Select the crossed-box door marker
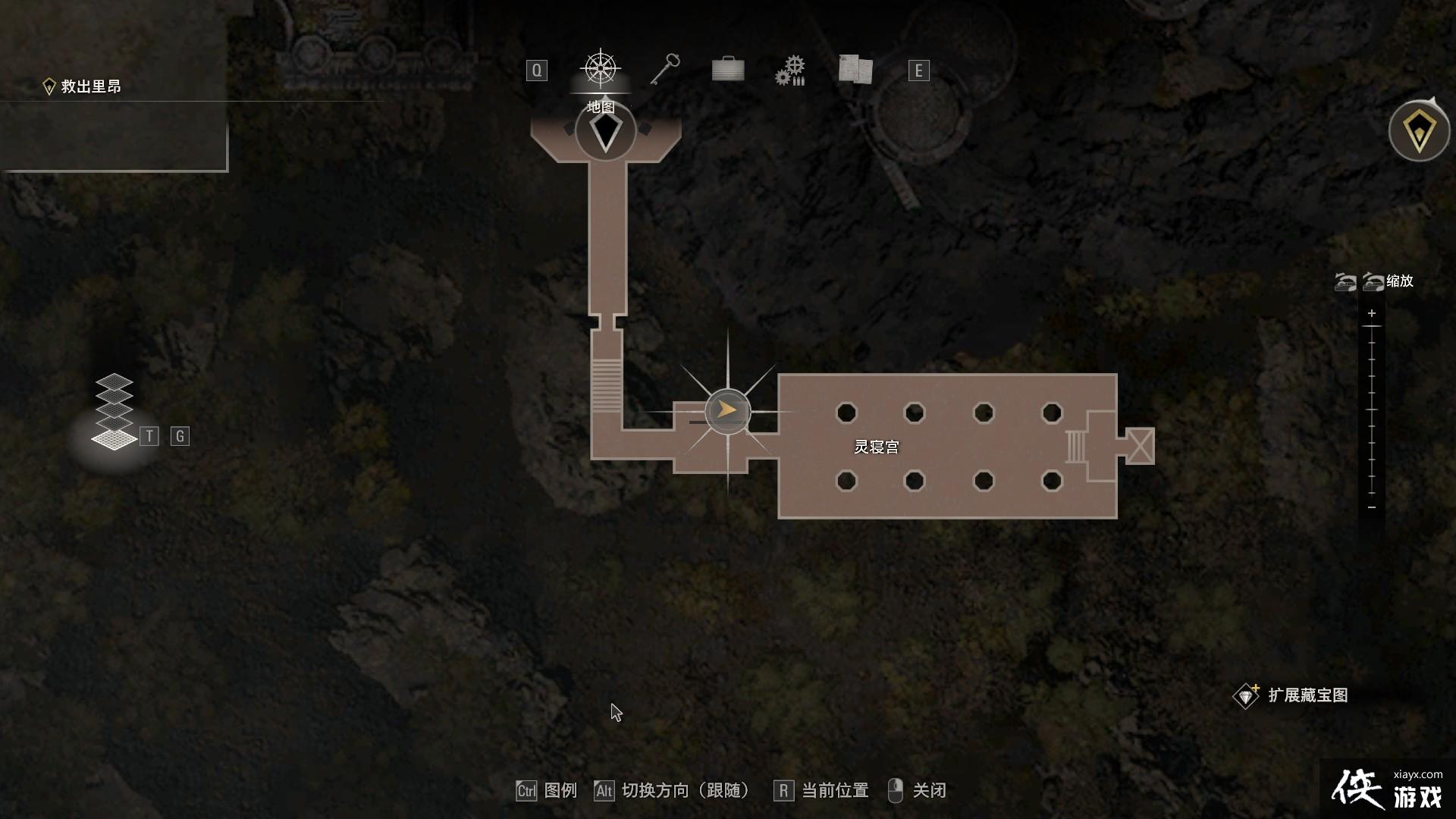Viewport: 1456px width, 819px height. coord(1140,445)
